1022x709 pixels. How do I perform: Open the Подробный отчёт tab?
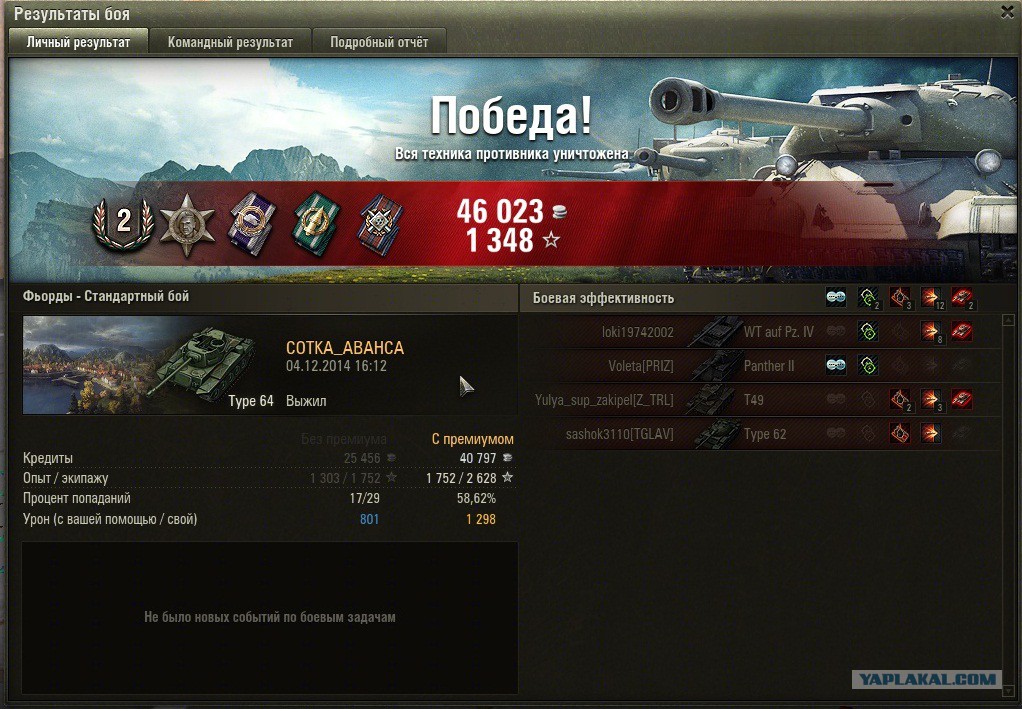tap(379, 42)
